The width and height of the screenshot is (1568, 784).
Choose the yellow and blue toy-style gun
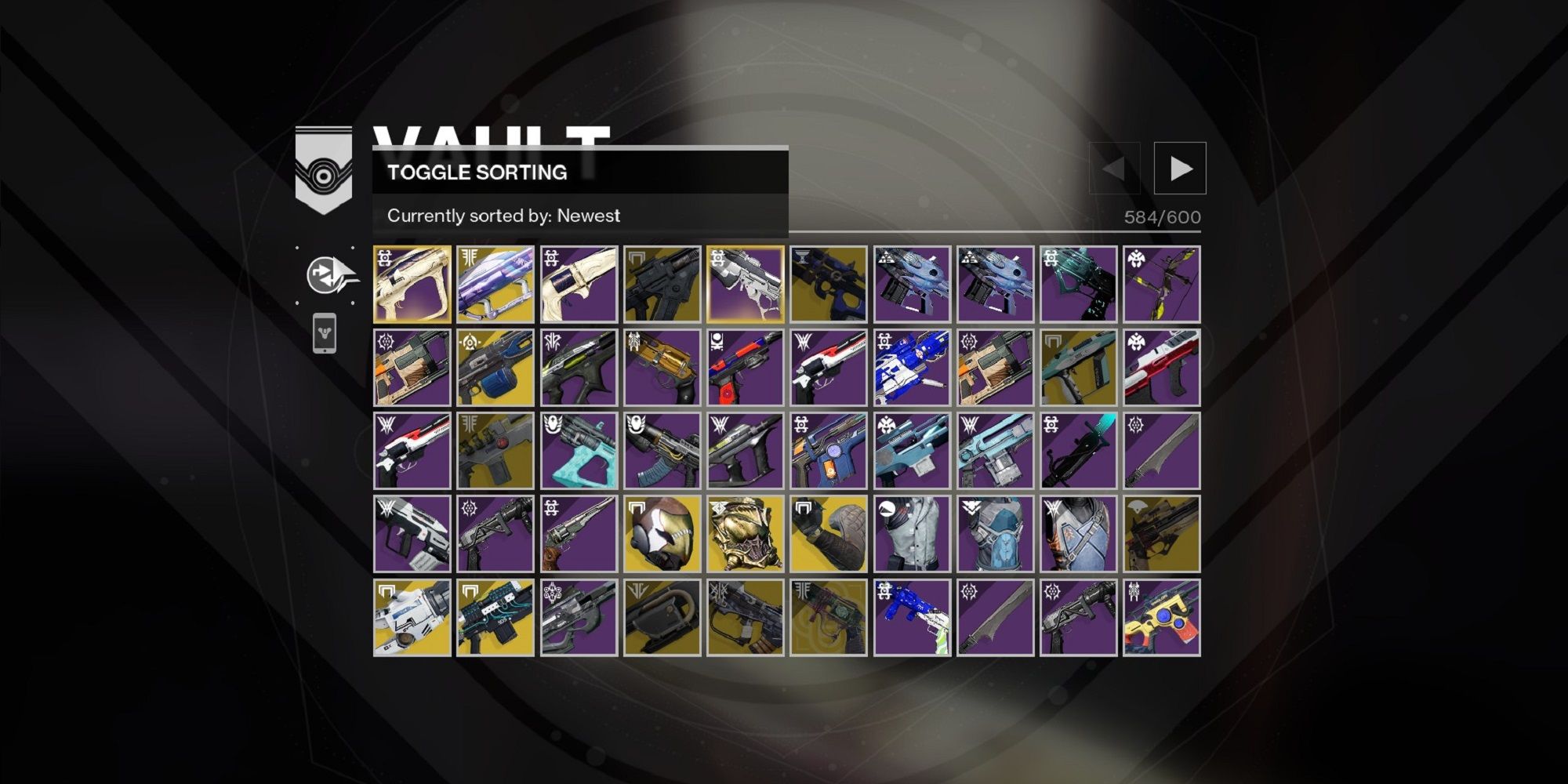[x=1161, y=617]
